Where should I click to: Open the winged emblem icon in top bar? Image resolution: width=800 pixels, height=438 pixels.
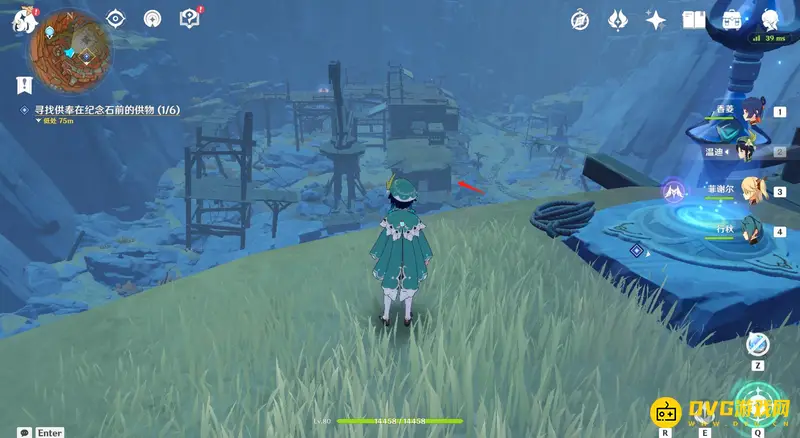(x=617, y=20)
